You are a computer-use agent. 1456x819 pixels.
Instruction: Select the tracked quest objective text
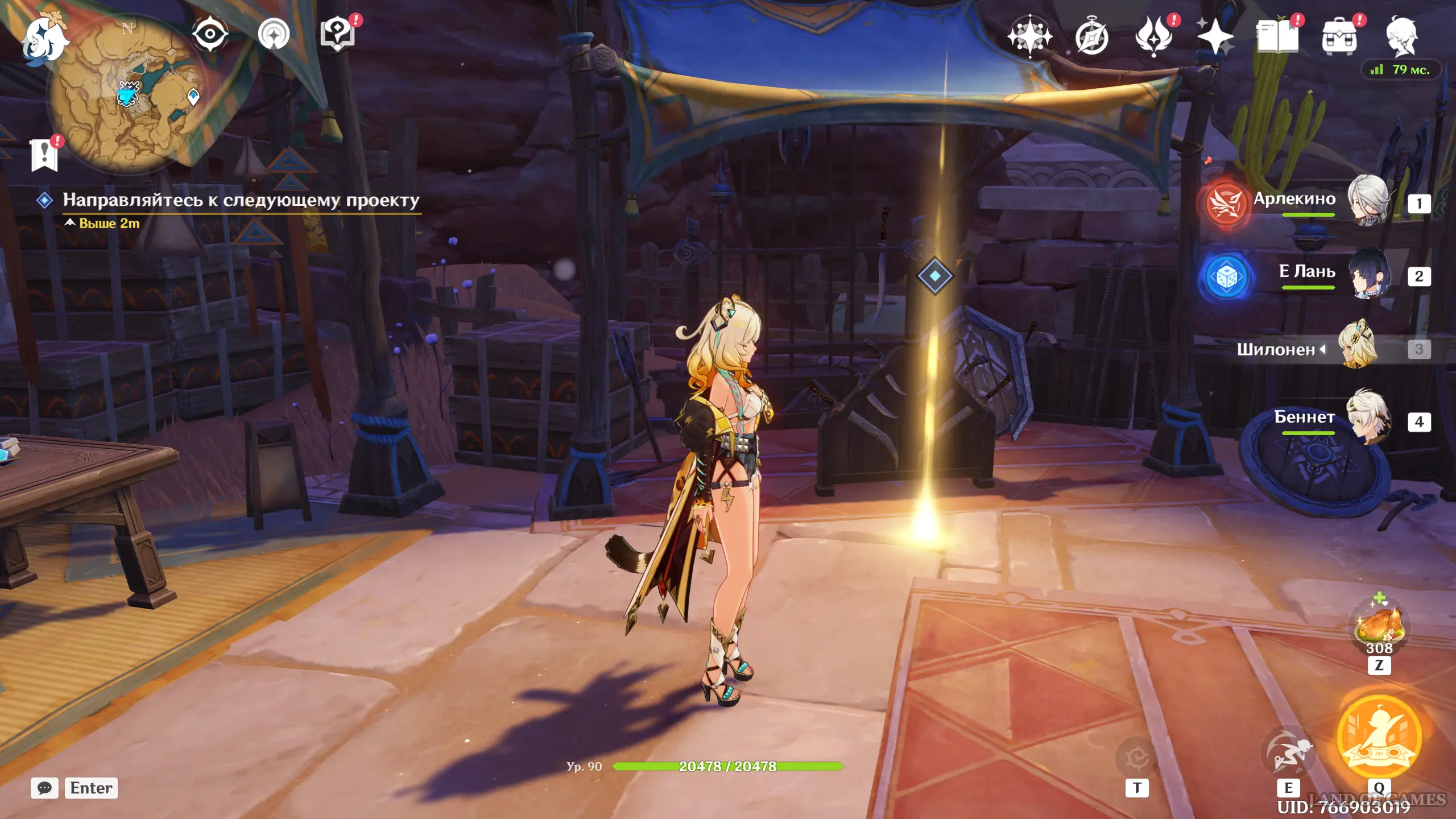(241, 200)
